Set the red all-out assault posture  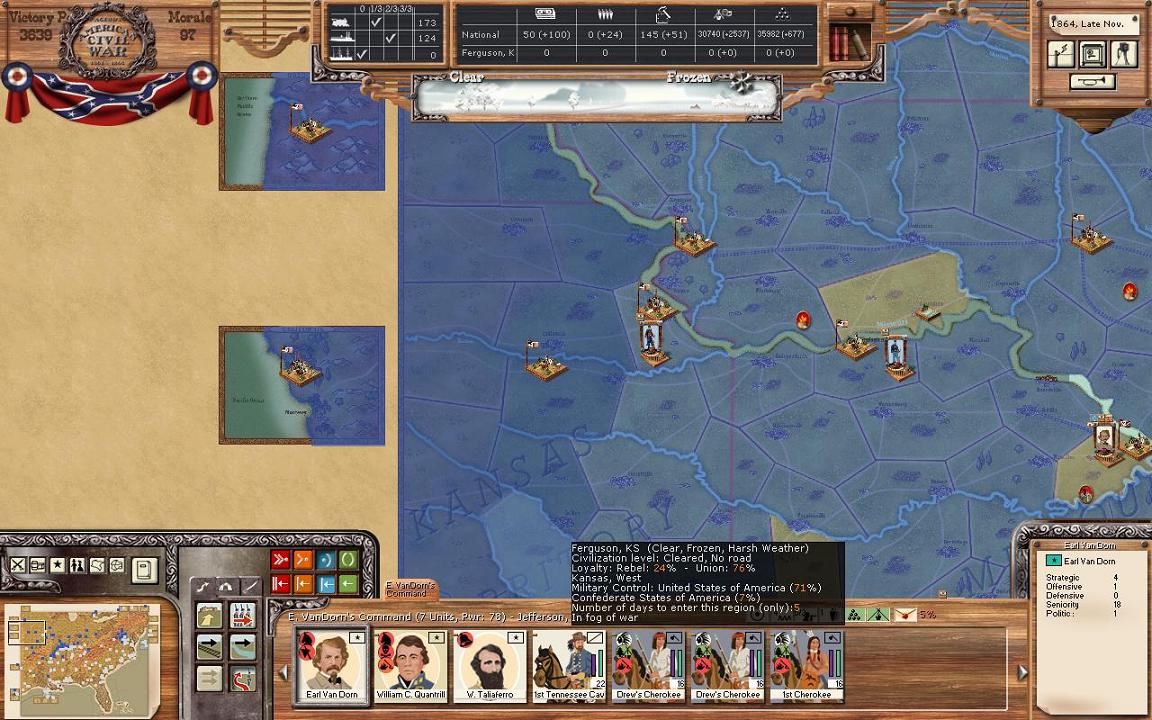pos(281,560)
